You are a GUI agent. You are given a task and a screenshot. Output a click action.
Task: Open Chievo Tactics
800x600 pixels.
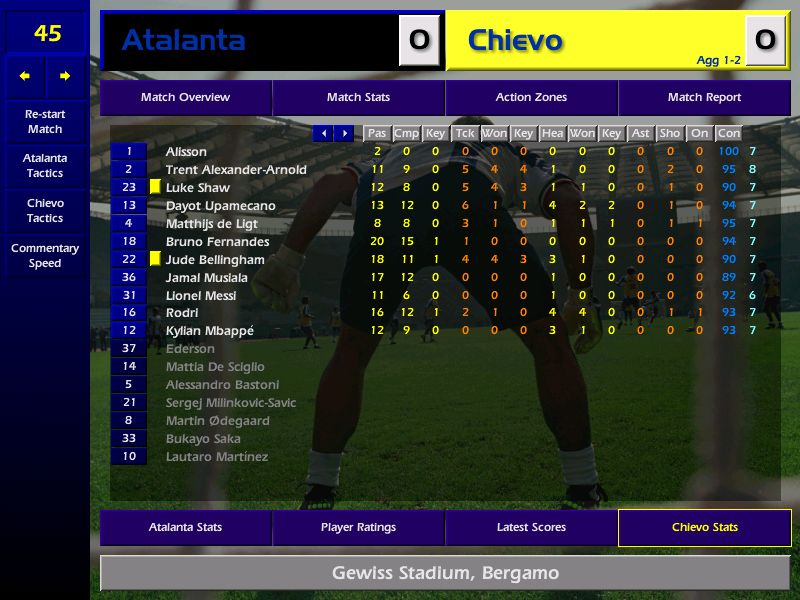pyautogui.click(x=45, y=211)
